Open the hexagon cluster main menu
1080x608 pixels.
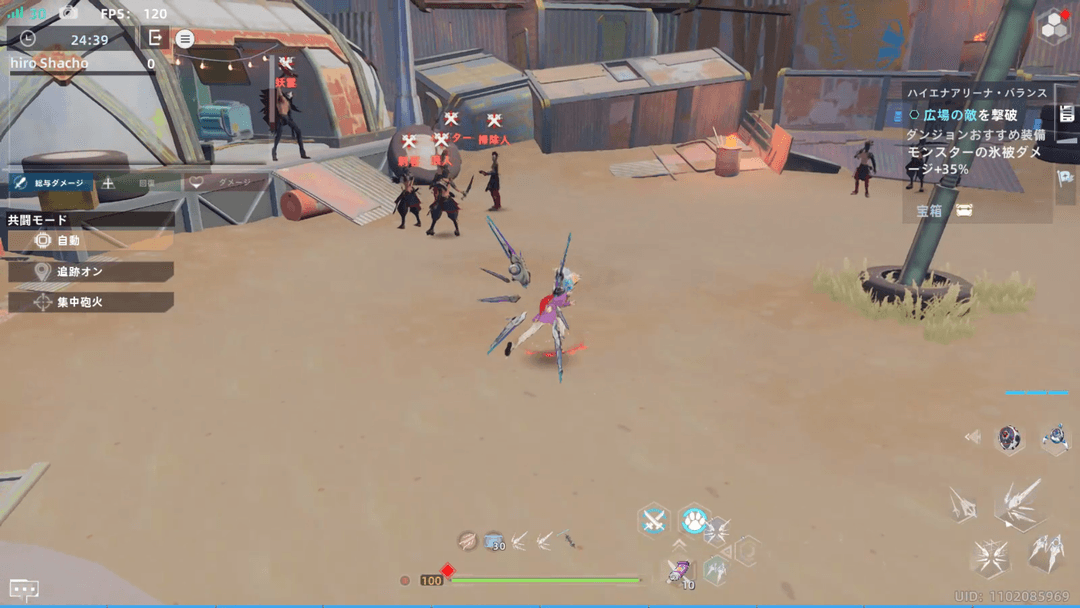tap(1053, 27)
